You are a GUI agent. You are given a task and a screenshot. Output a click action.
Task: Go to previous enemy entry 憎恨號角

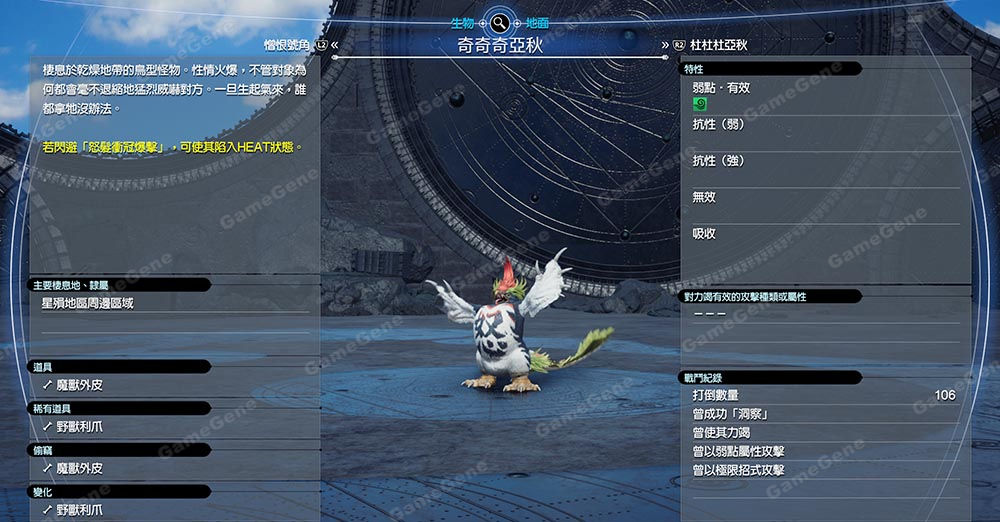point(288,45)
